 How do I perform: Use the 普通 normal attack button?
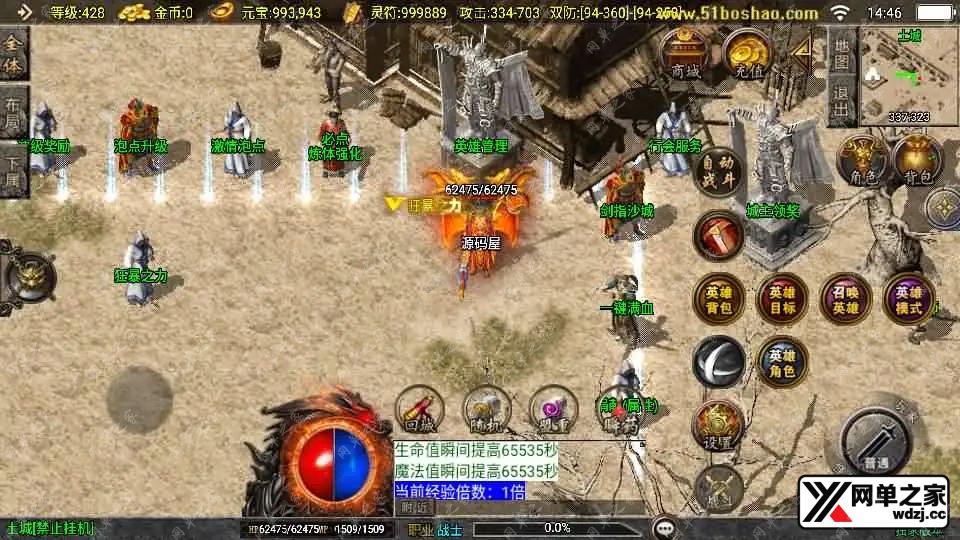[876, 438]
